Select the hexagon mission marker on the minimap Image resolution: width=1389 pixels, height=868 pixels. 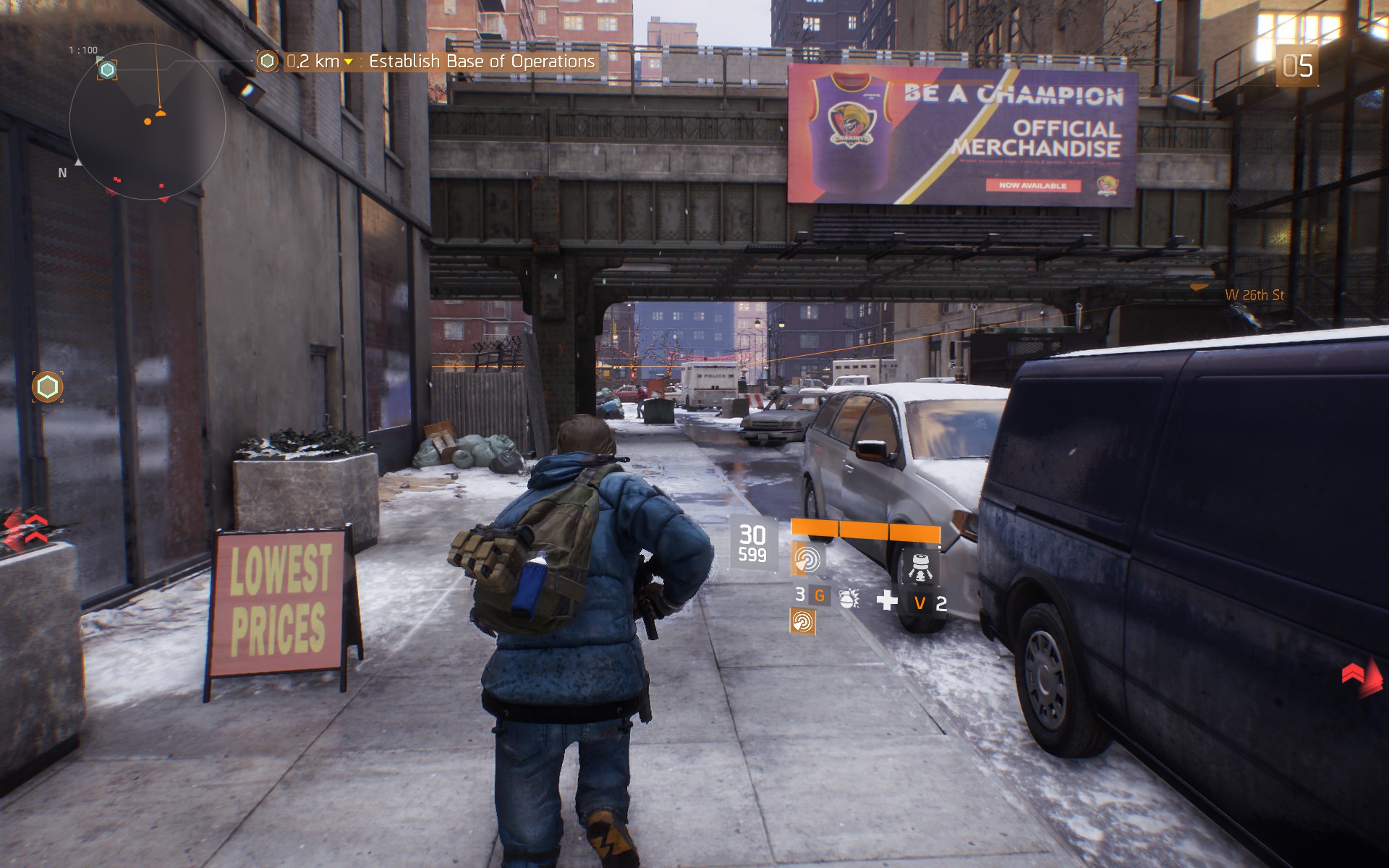pyautogui.click(x=108, y=69)
